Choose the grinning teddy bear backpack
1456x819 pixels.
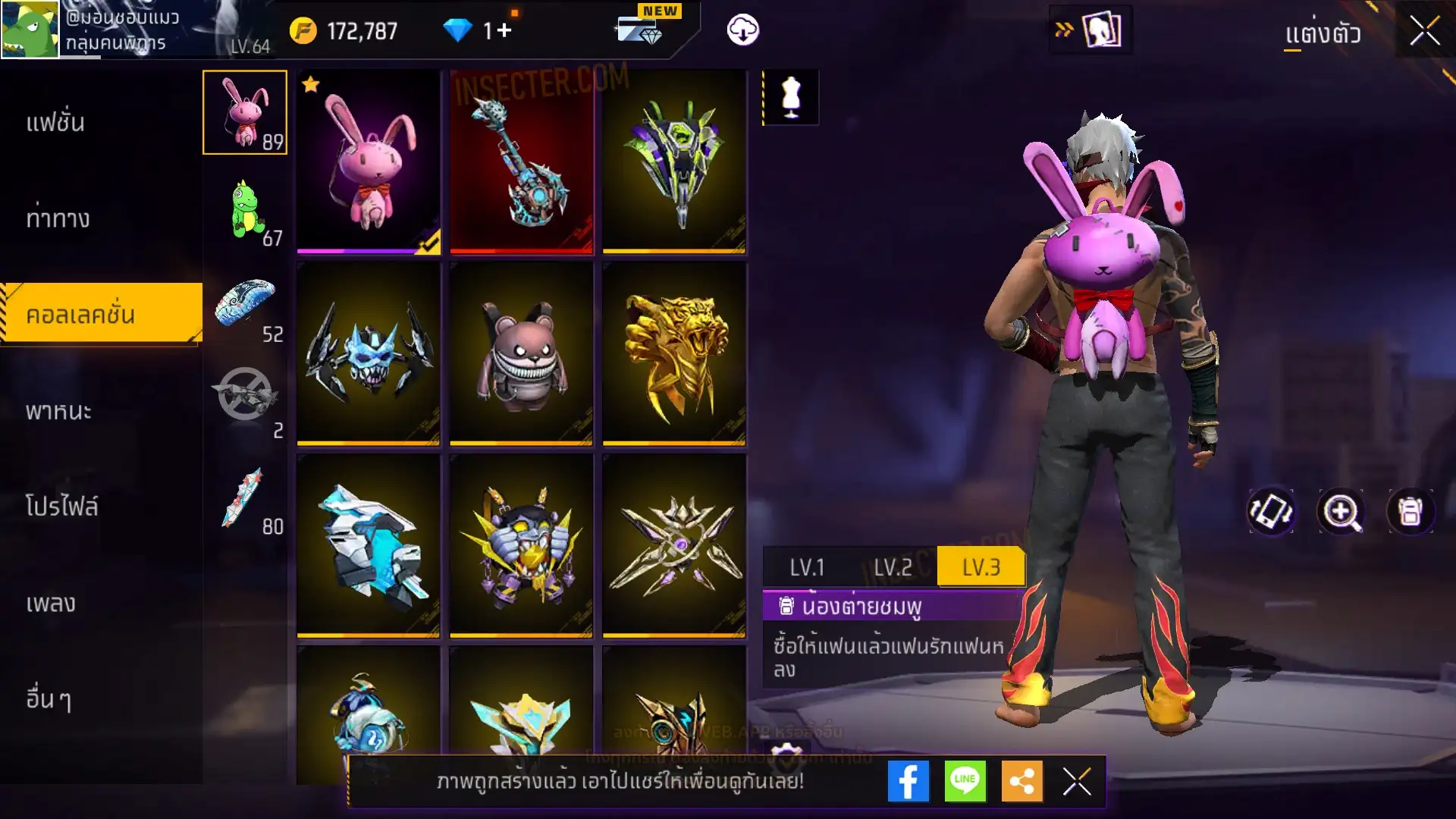pos(522,354)
